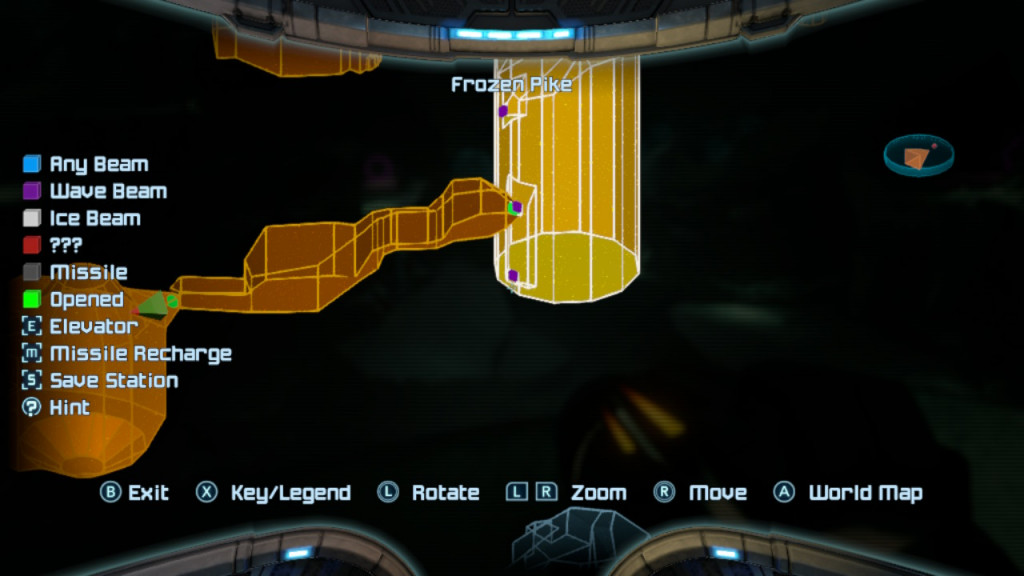Select the Wave Beam legend entry
This screenshot has height=576, width=1024.
pos(95,191)
